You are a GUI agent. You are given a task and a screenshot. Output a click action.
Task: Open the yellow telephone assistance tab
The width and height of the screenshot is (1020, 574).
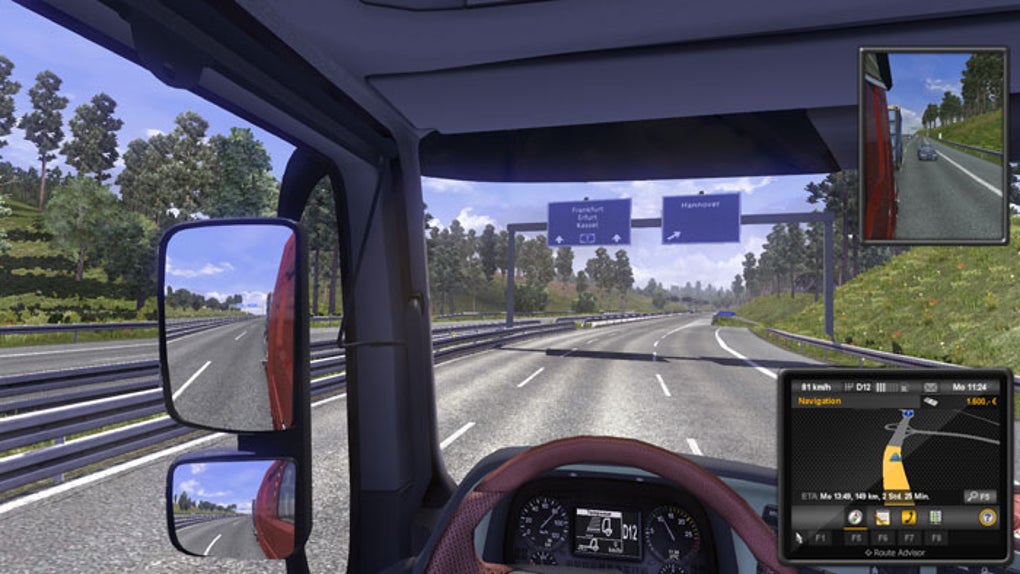click(909, 517)
